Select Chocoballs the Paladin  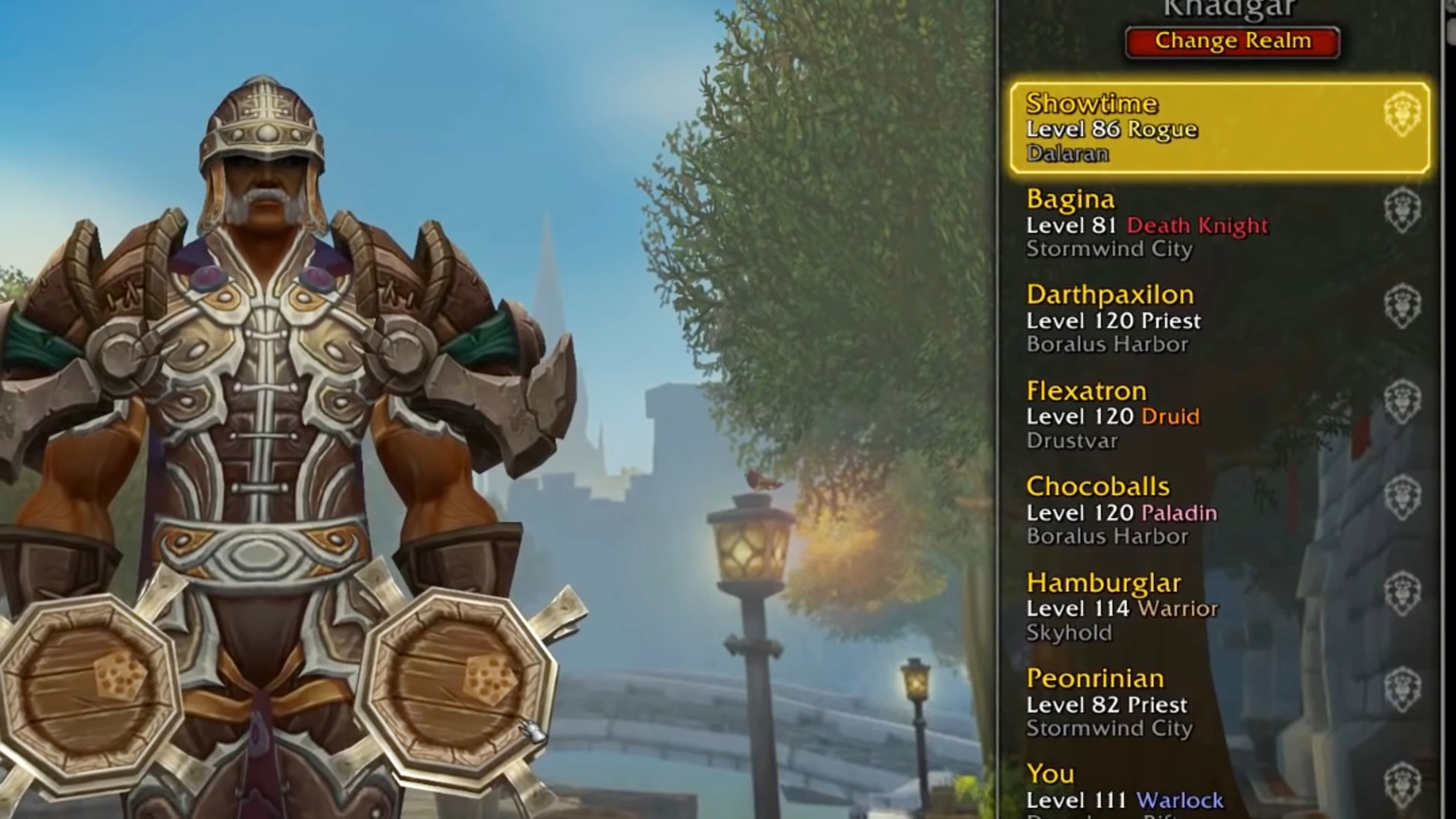(x=1219, y=511)
